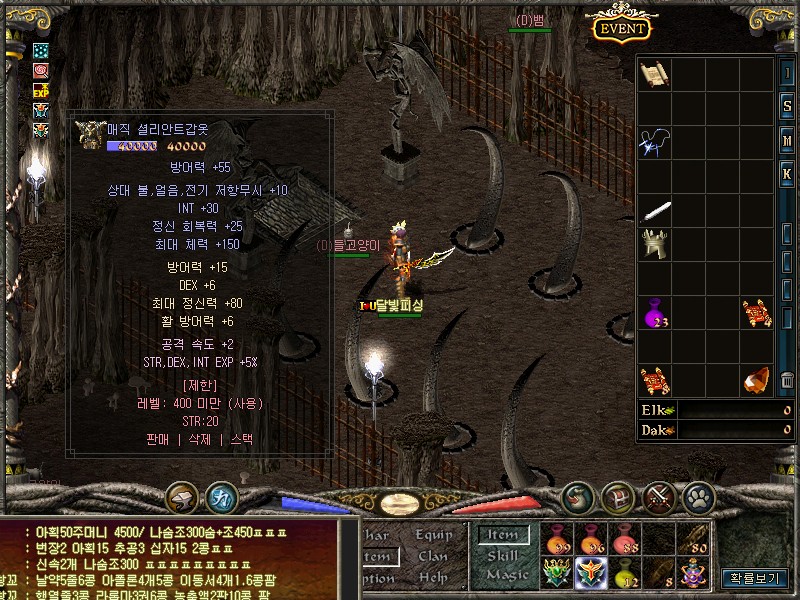Select the highlighted winged emblem quickslot
This screenshot has height=600, width=800.
click(x=591, y=573)
